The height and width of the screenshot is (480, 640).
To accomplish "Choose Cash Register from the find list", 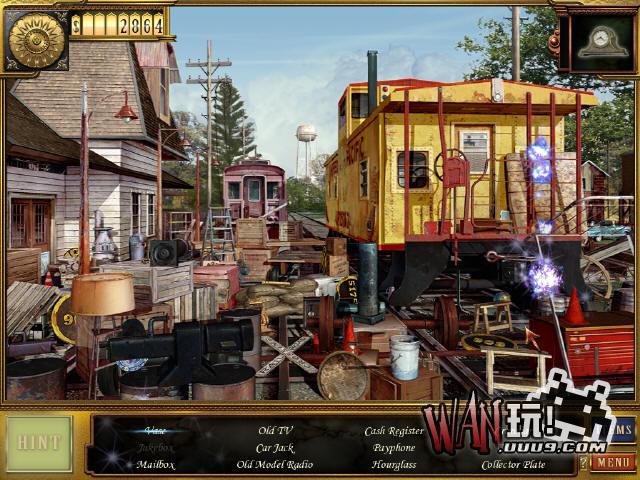I will click(x=394, y=431).
